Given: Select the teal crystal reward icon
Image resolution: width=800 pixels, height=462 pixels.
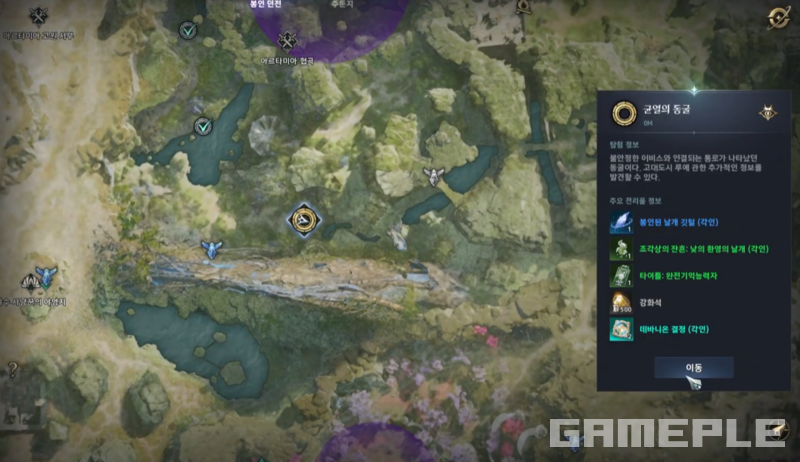Looking at the screenshot, I should [x=622, y=330].
